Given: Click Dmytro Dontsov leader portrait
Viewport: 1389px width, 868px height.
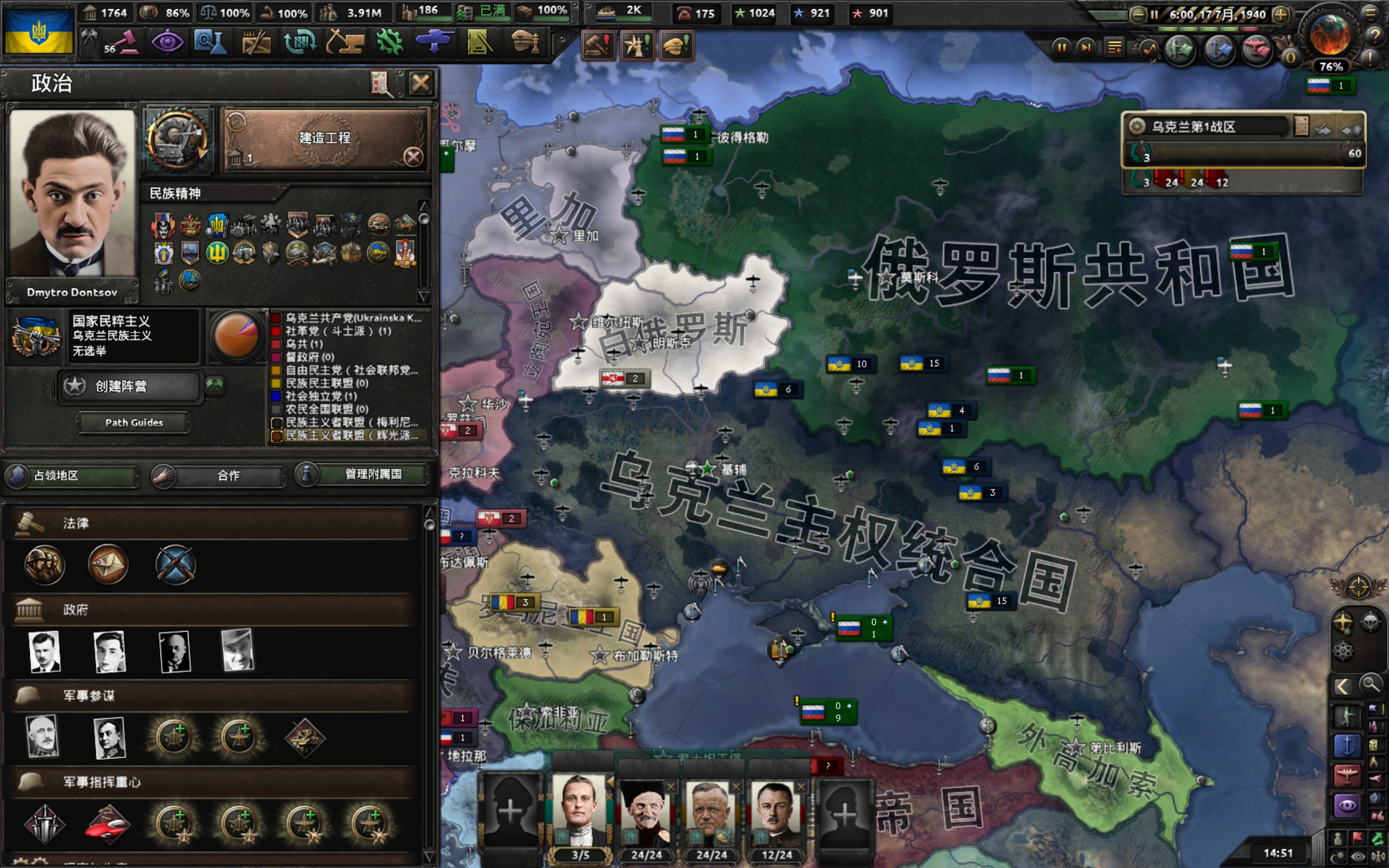Looking at the screenshot, I should 72,194.
